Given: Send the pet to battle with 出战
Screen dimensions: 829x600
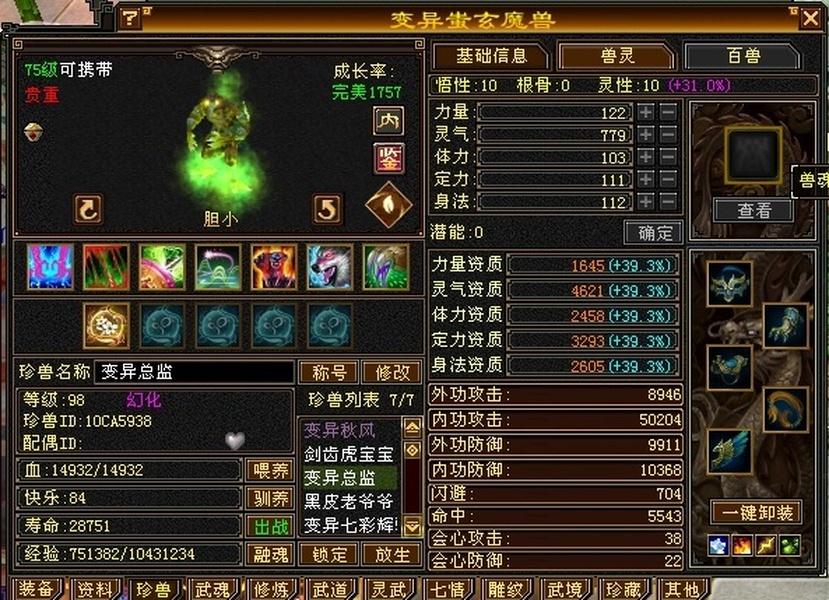Looking at the screenshot, I should [268, 526].
